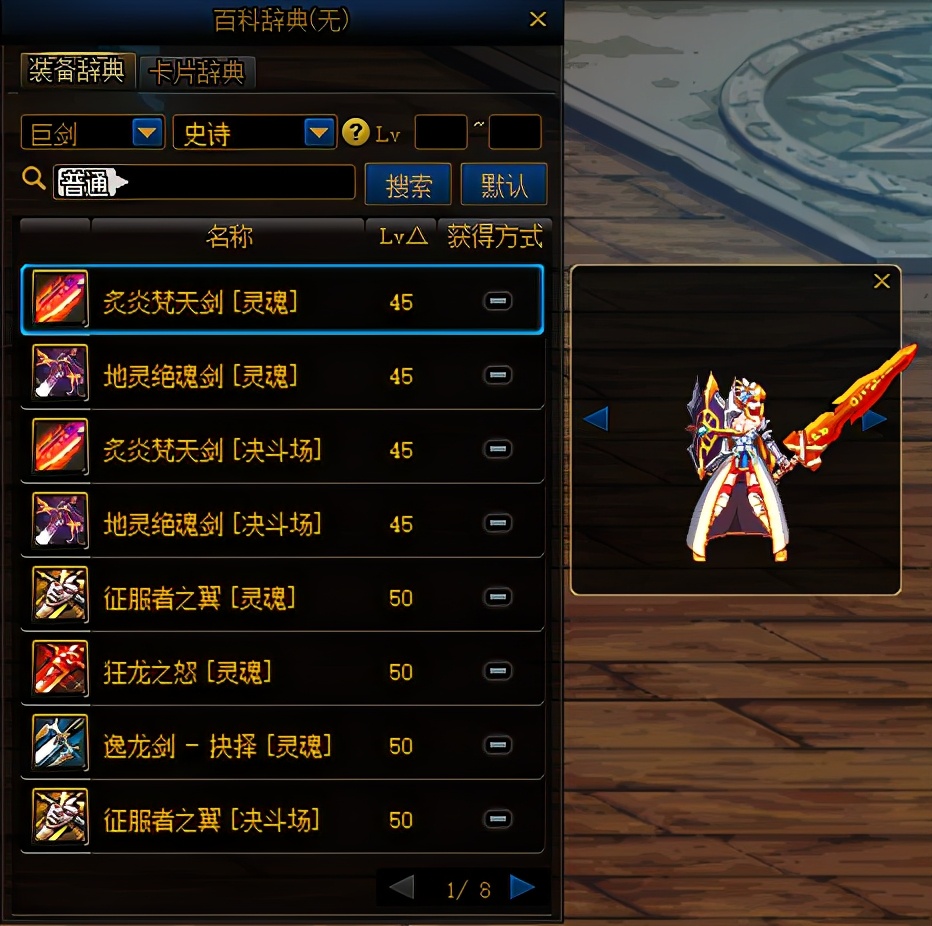Close the 百科辞典 encyclopedia window
Screen dimensions: 932x926
pyautogui.click(x=538, y=19)
